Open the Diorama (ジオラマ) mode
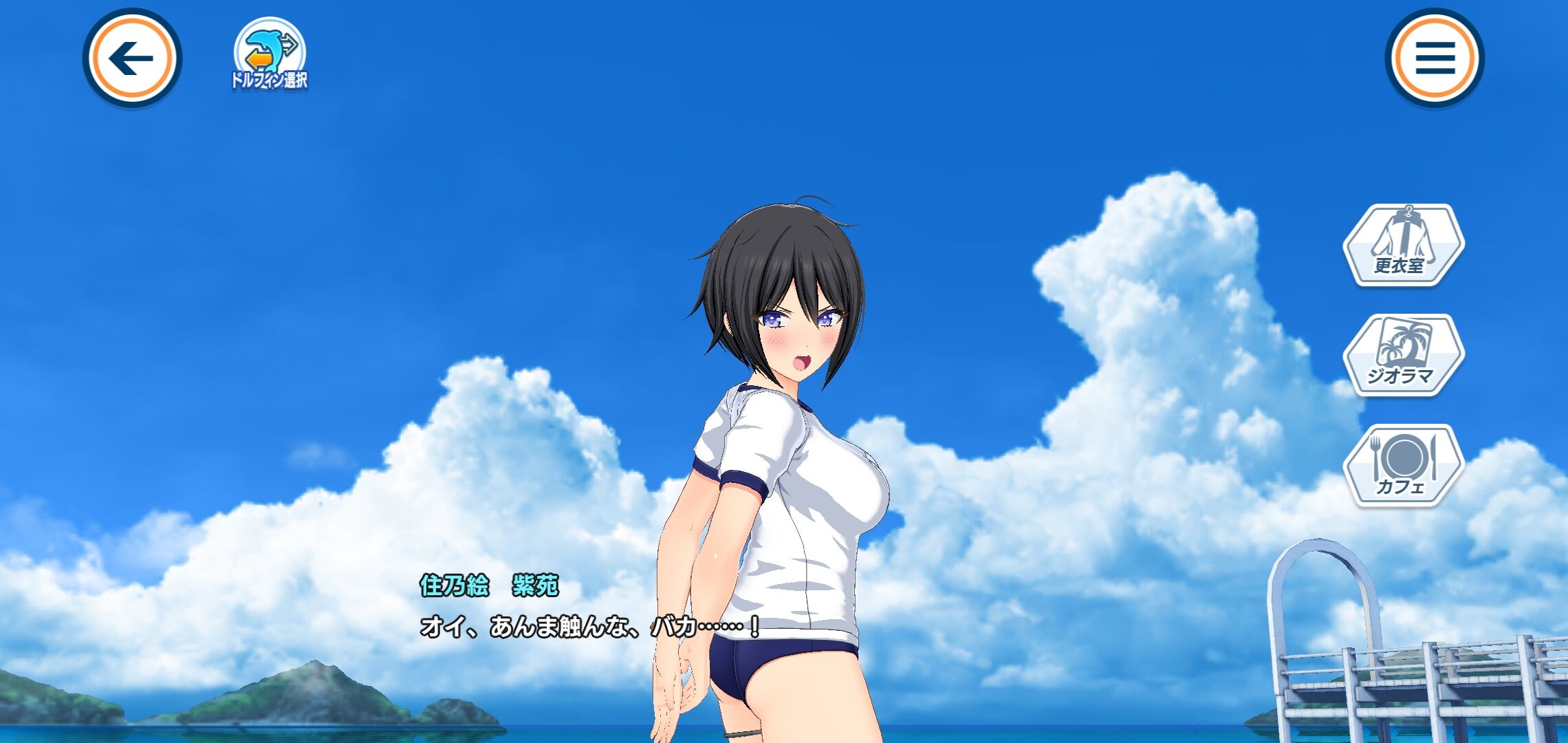1568x743 pixels. [x=1403, y=355]
